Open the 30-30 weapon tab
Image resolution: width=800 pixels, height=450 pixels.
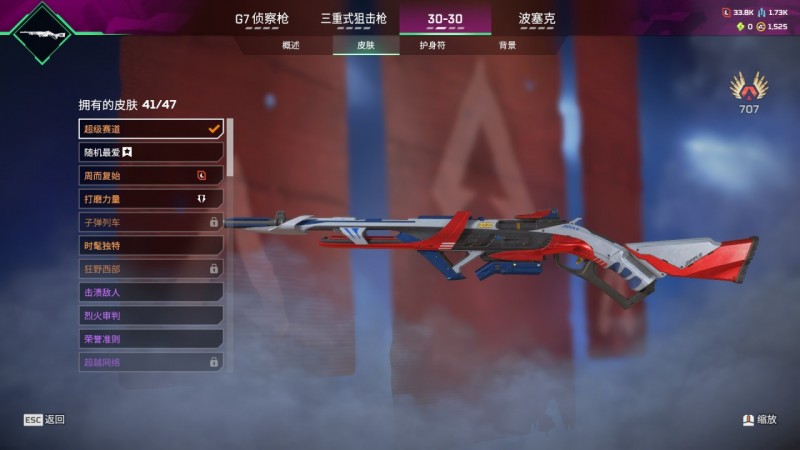pos(445,18)
